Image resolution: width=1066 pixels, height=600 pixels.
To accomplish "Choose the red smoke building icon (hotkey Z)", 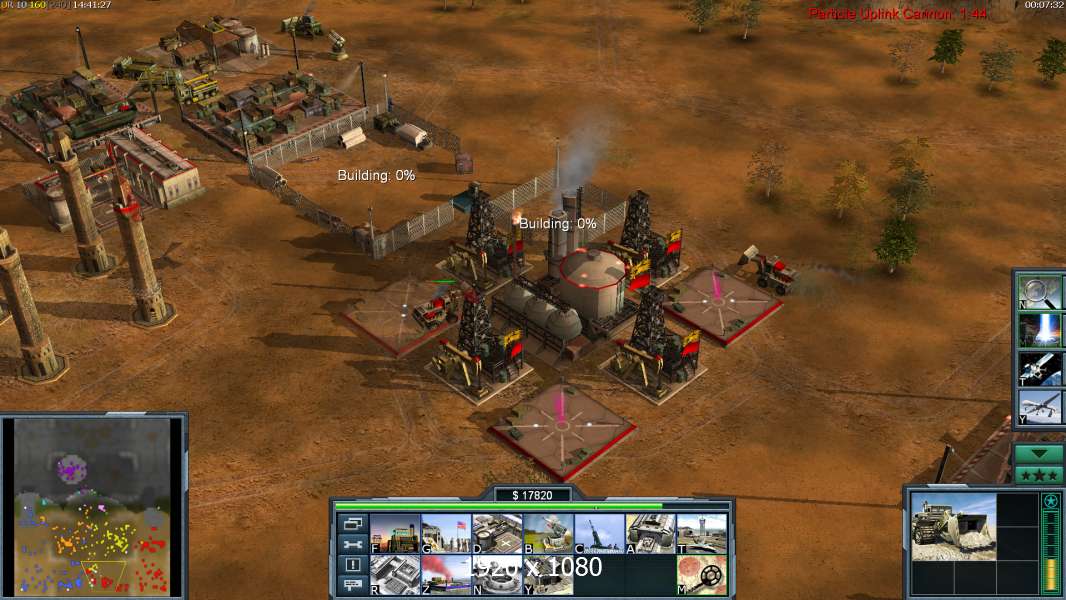I will click(445, 575).
